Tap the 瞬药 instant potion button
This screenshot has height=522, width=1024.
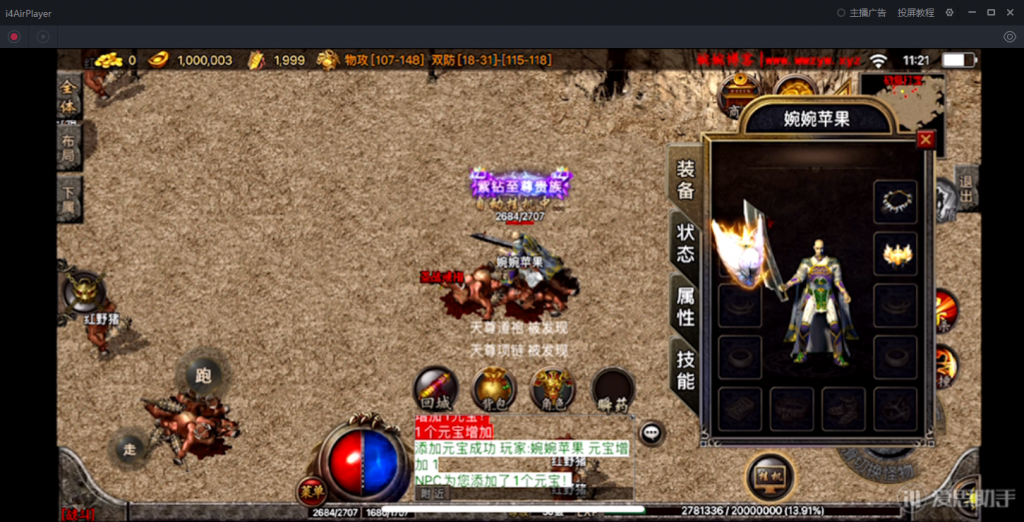click(611, 389)
